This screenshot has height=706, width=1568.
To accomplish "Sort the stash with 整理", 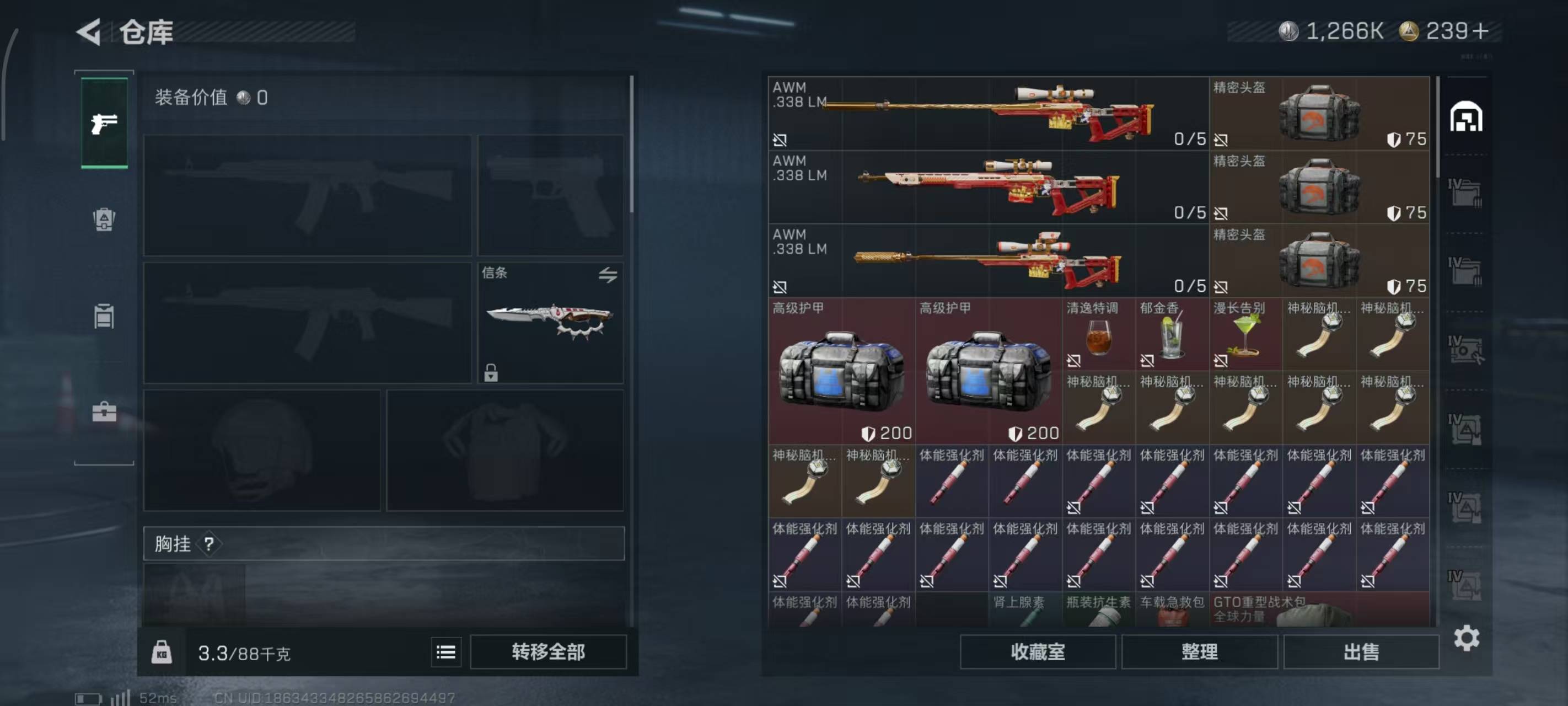I will [1199, 652].
